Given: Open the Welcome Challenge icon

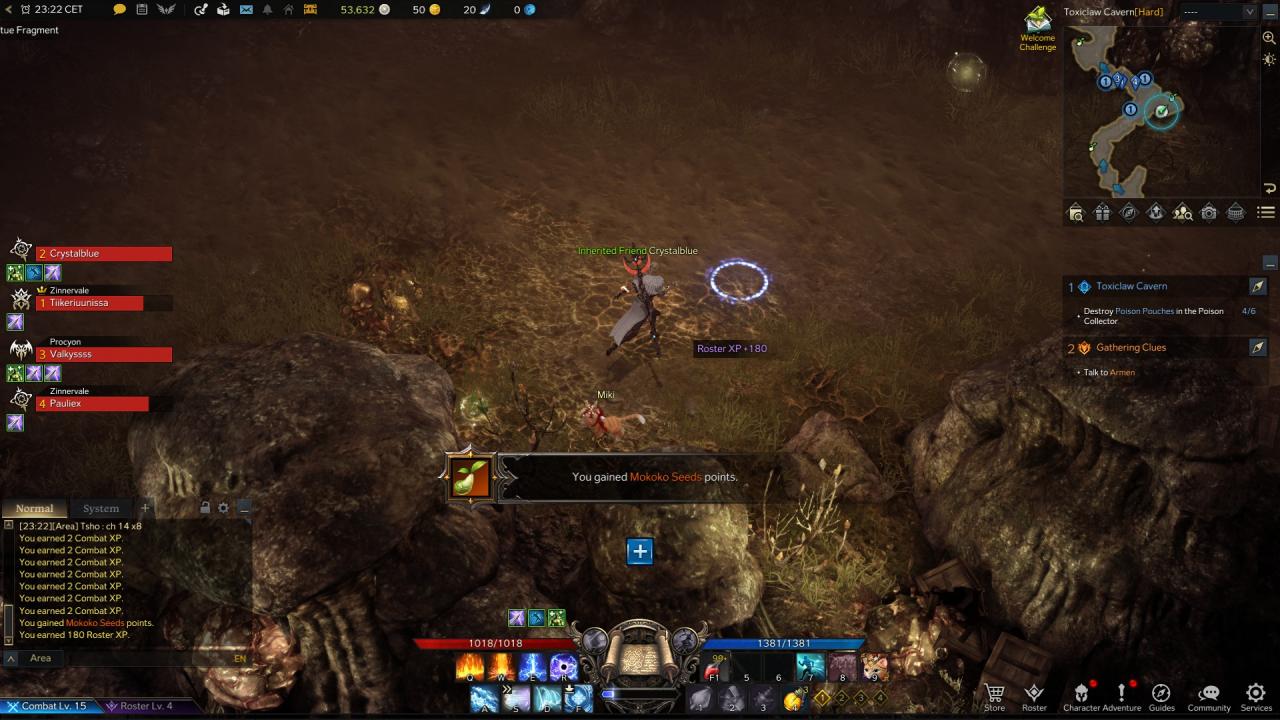Looking at the screenshot, I should [x=1038, y=29].
